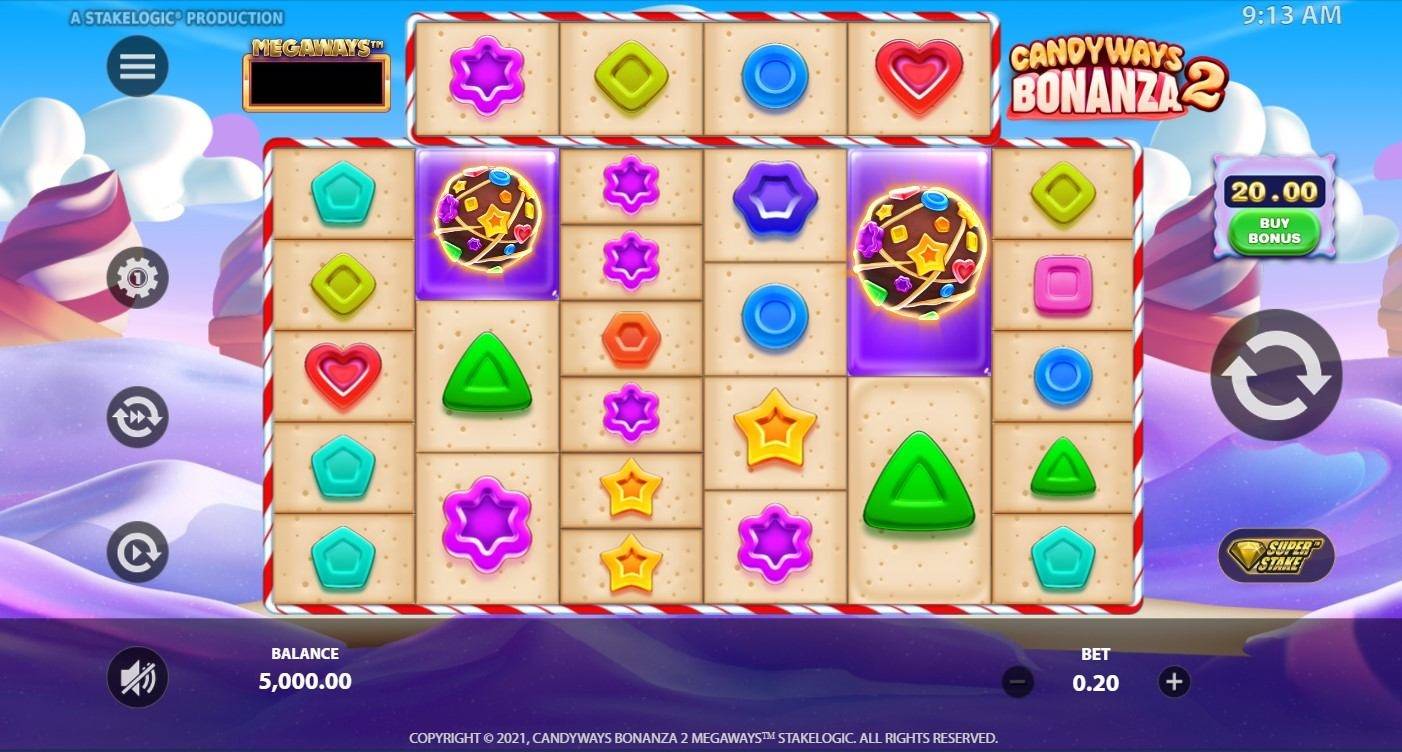The width and height of the screenshot is (1402, 752).
Task: Mute the game sound
Action: coord(137,677)
